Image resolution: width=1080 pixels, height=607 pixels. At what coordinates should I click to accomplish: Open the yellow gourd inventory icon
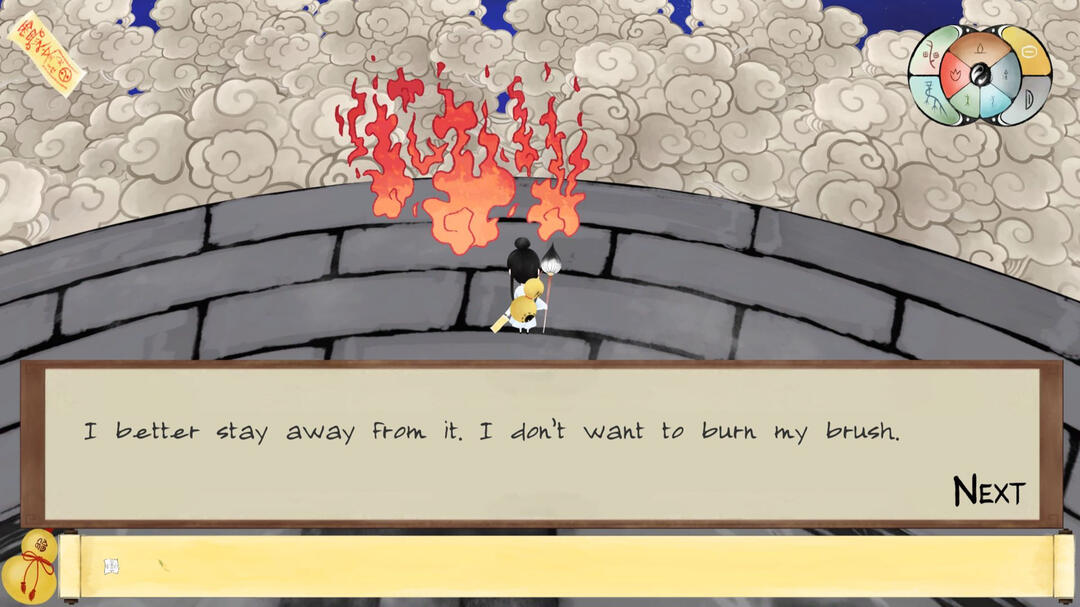pyautogui.click(x=28, y=567)
